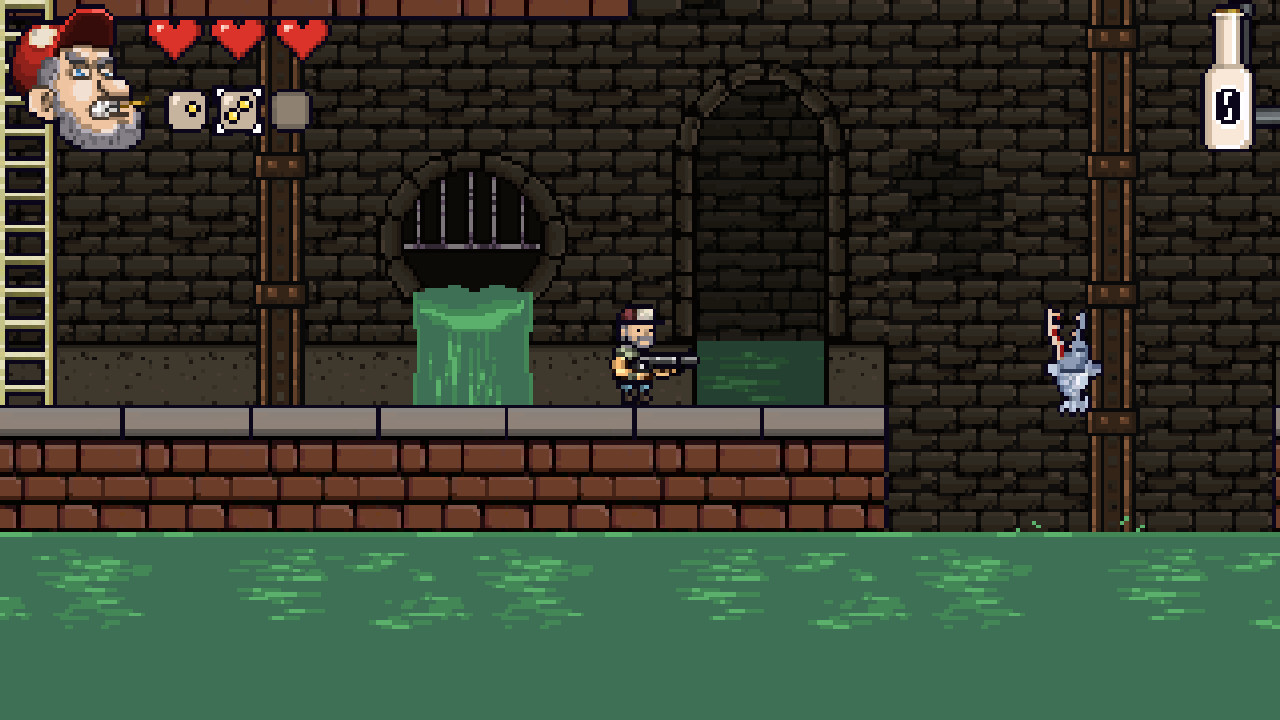Select the first heart in the health bar
Image resolution: width=1280 pixels, height=720 pixels.
point(175,35)
